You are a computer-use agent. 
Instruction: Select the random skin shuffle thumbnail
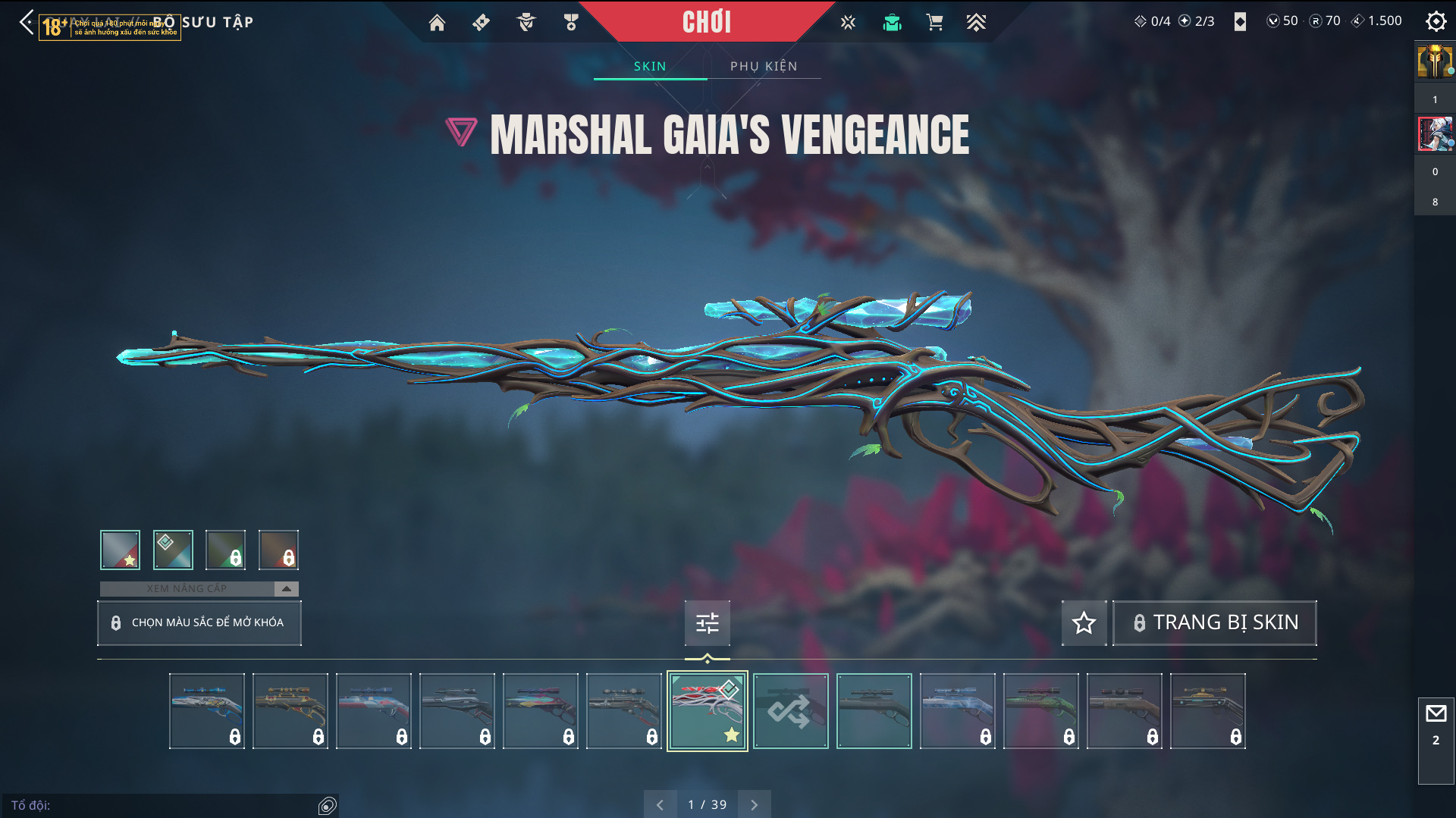point(790,711)
